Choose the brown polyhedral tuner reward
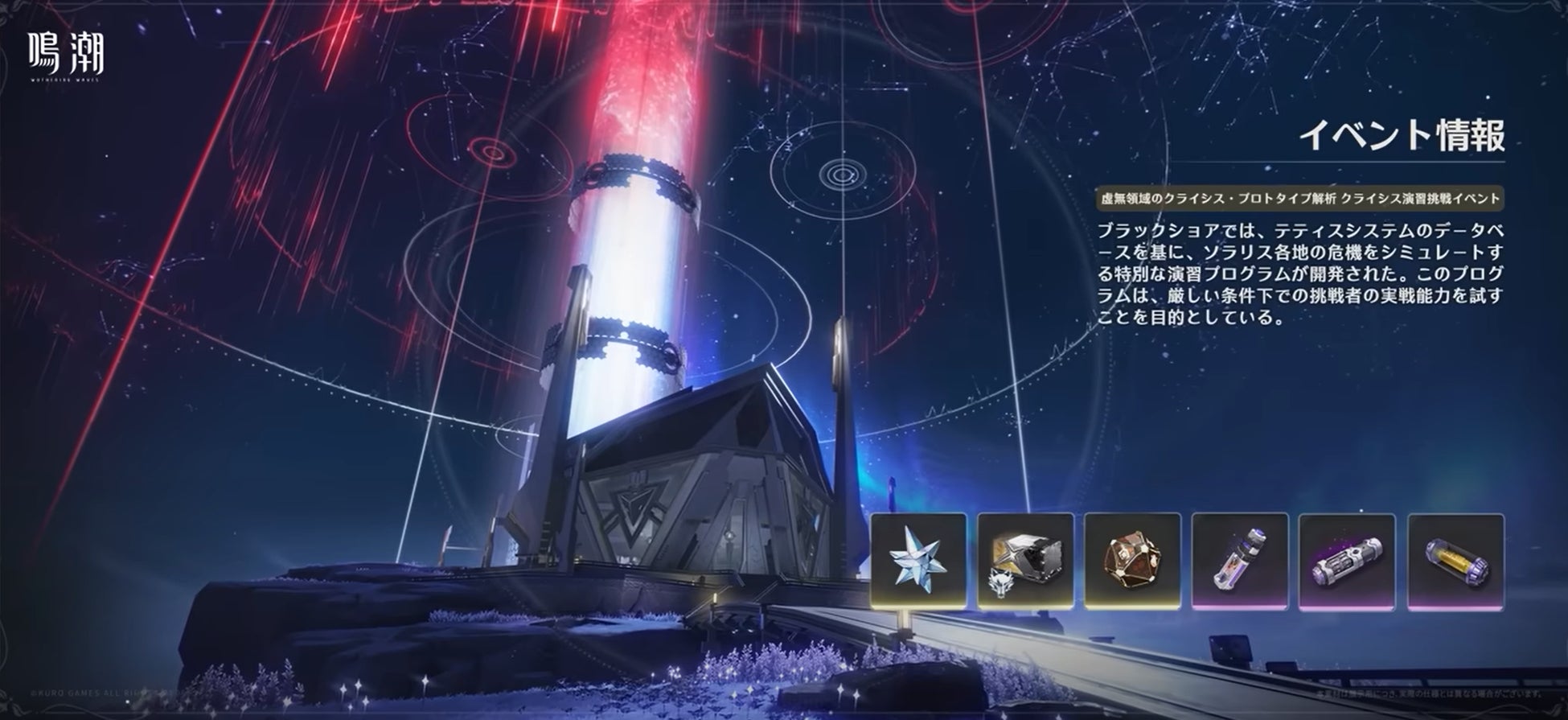Screen dimensions: 1568x720 tap(1132, 560)
